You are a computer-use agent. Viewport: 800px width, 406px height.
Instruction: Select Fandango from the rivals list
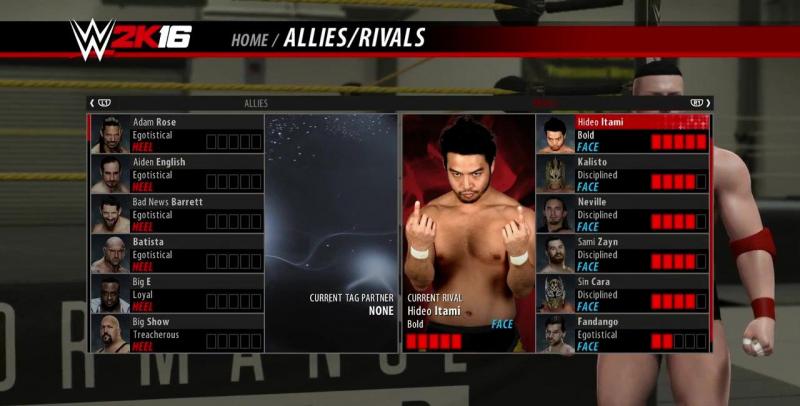click(x=622, y=333)
